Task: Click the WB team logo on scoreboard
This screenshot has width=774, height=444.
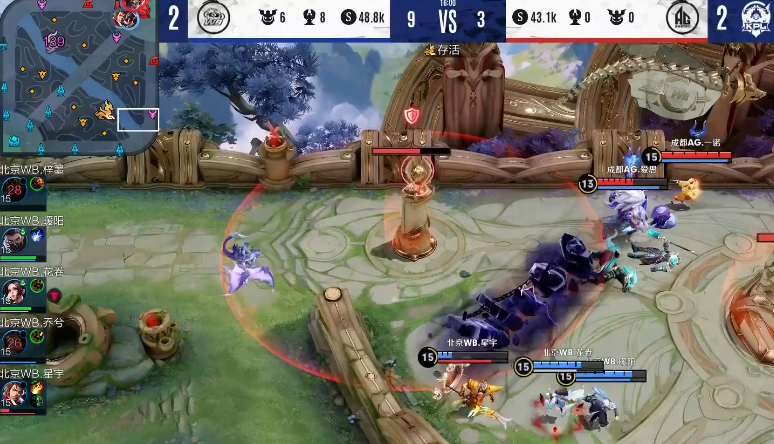Action: [x=211, y=18]
